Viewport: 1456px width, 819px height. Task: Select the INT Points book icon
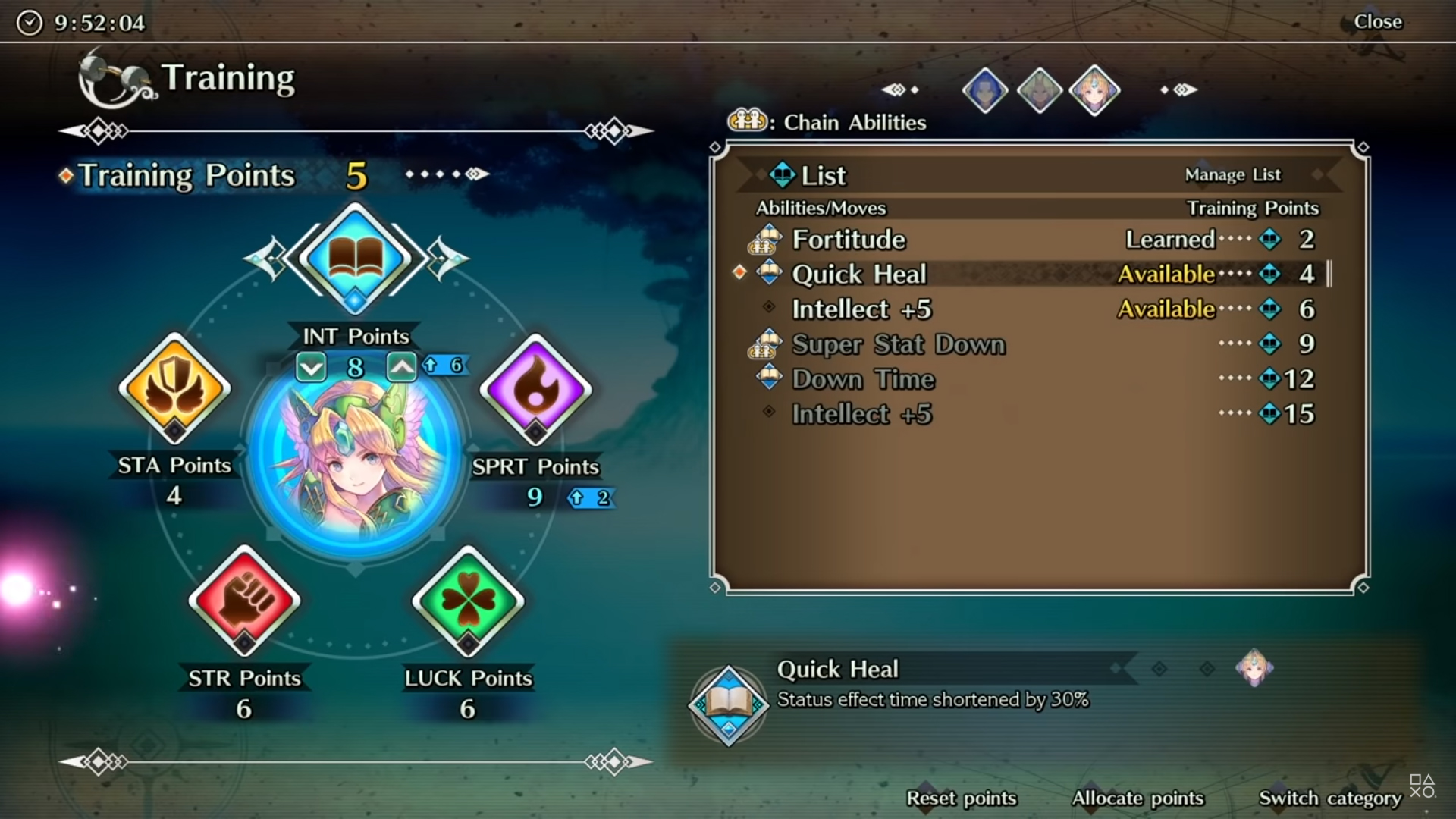[x=355, y=258]
